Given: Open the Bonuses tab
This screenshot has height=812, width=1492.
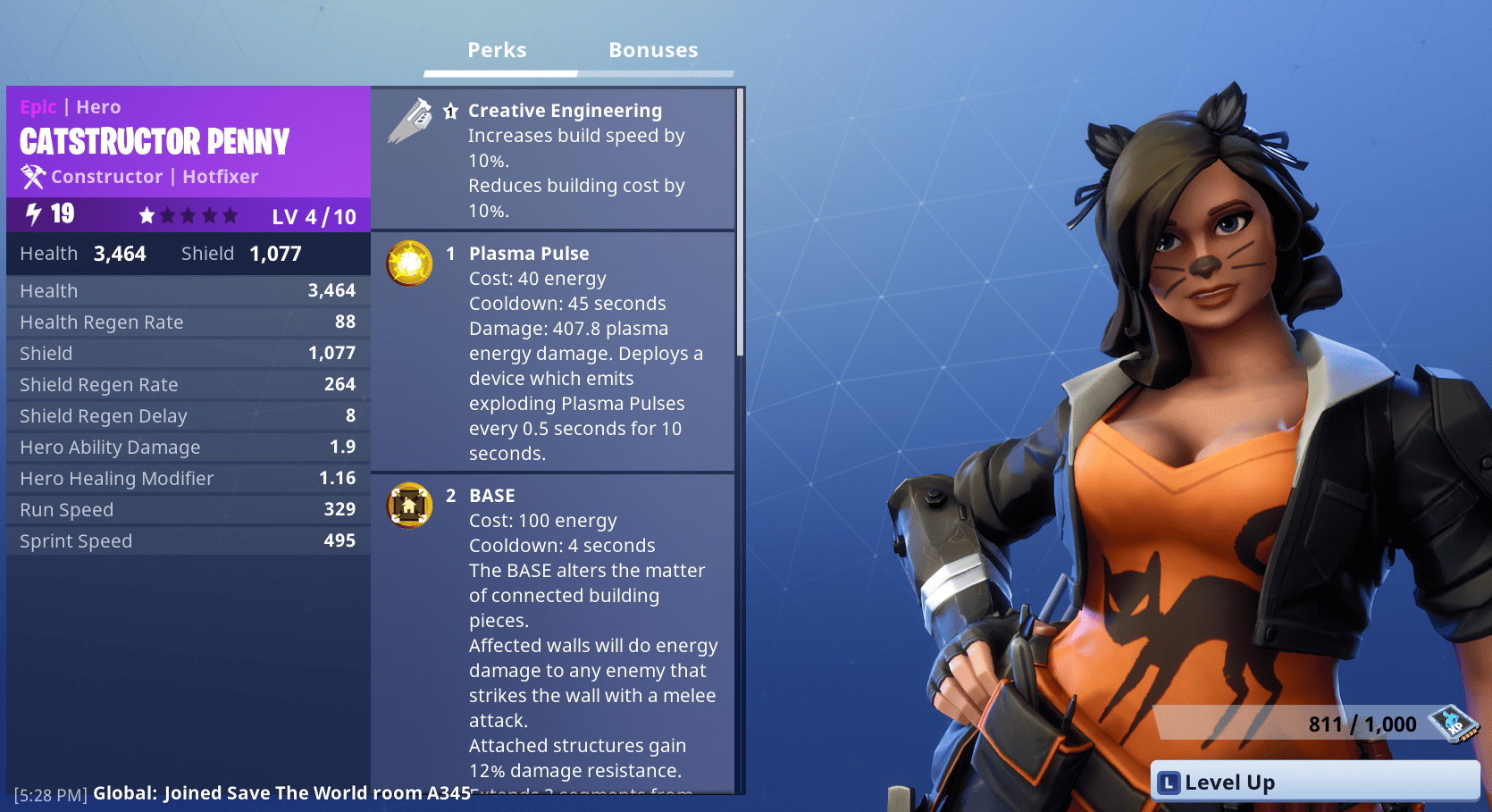Looking at the screenshot, I should point(653,51).
